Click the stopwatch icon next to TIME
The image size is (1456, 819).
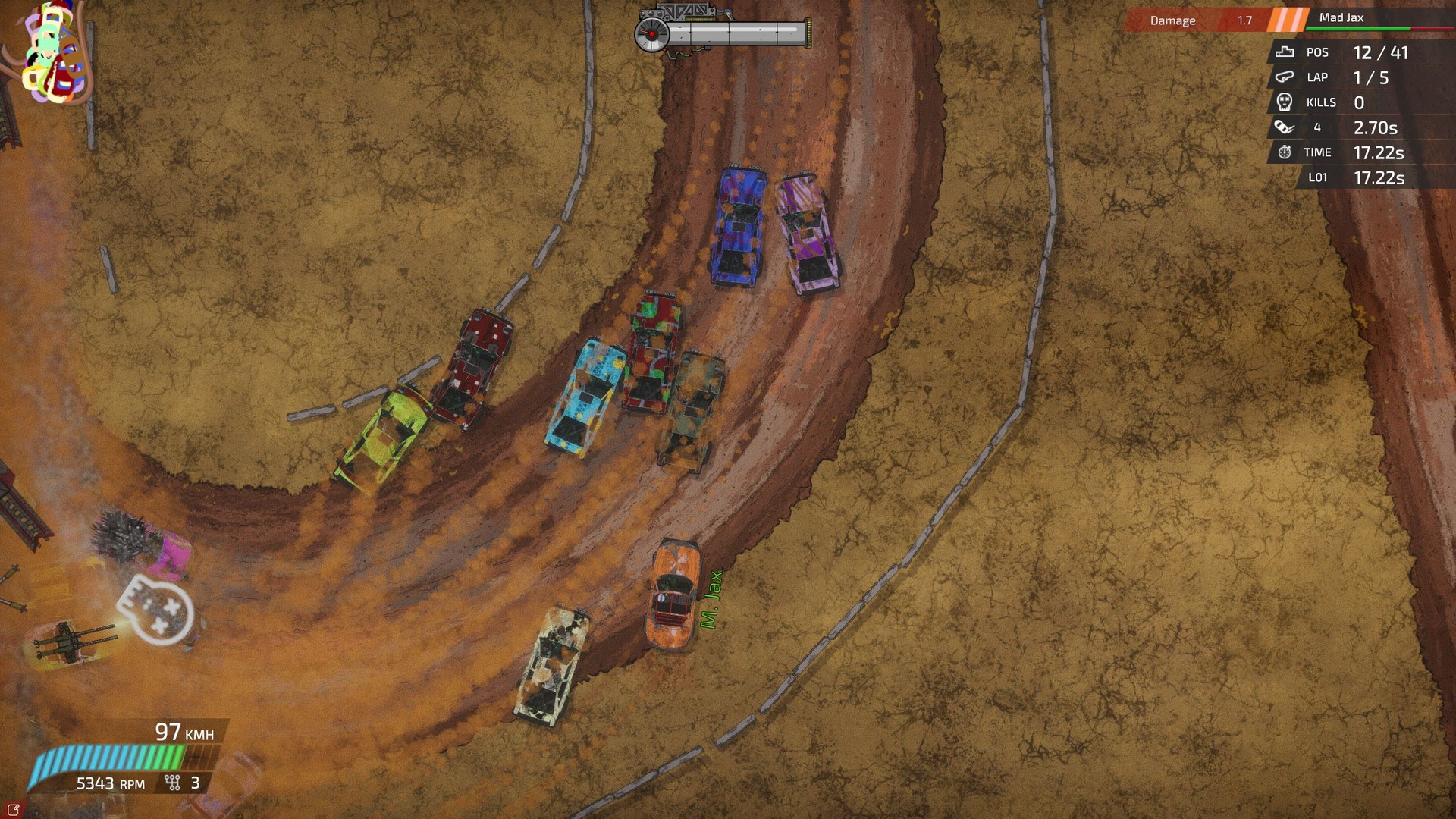click(x=1283, y=152)
